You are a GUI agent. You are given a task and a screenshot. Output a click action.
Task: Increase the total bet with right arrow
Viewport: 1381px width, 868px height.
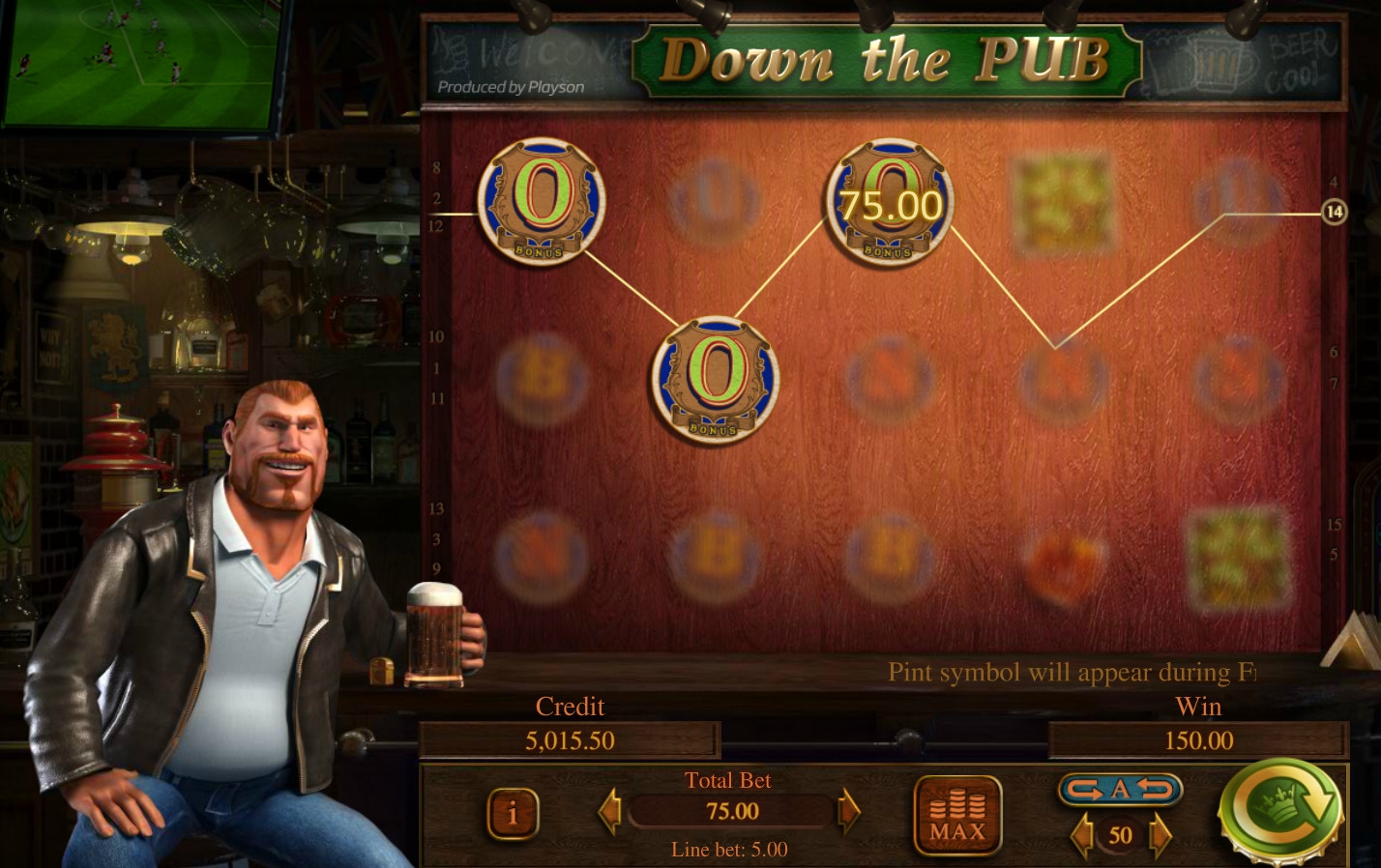[848, 811]
